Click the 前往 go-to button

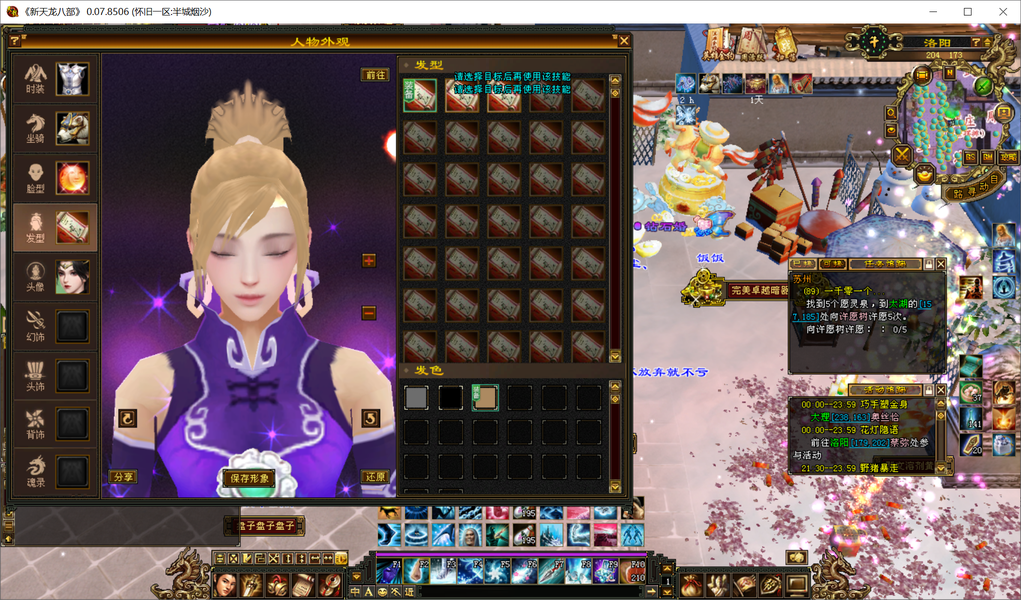(375, 75)
